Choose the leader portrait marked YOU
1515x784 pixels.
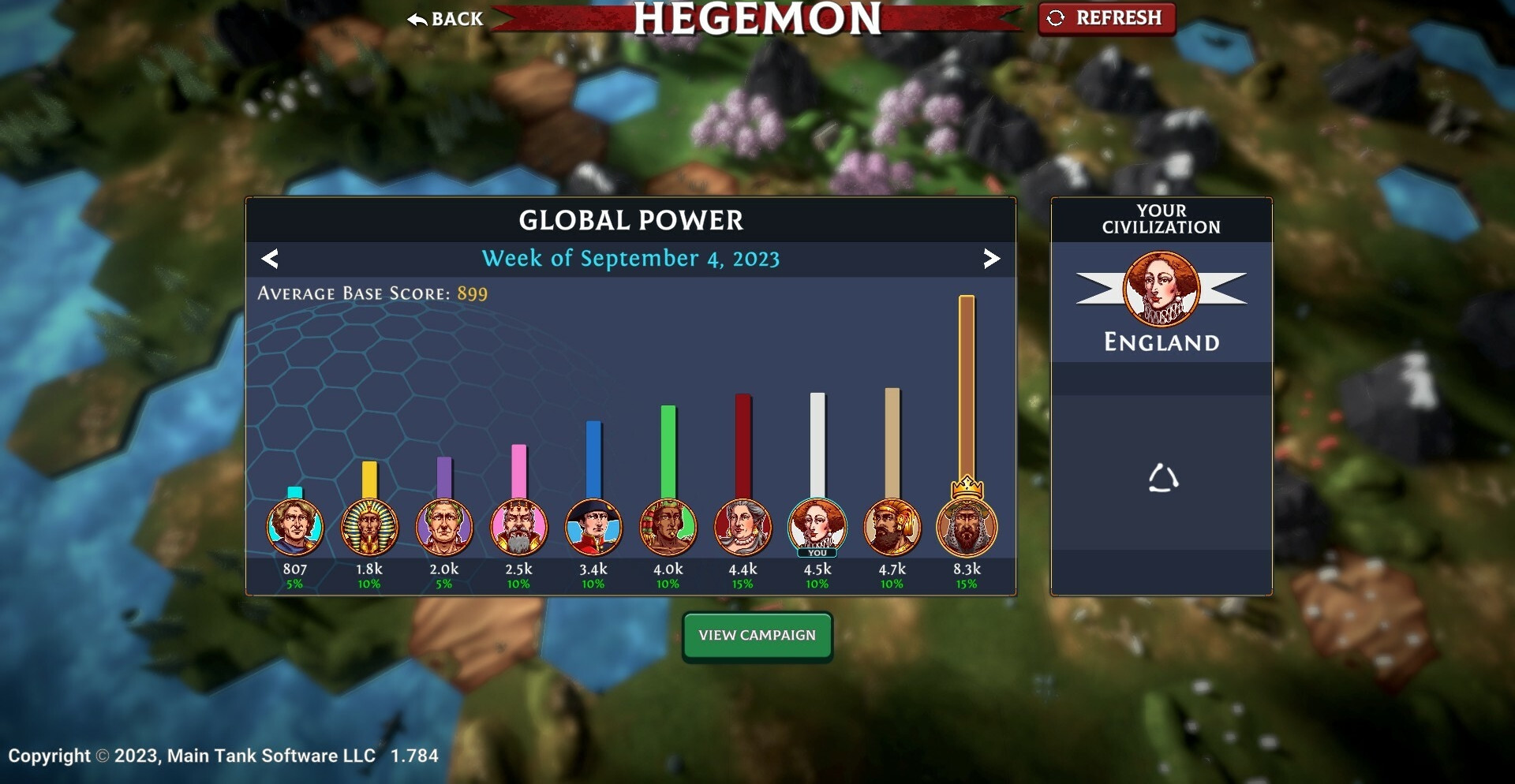[x=817, y=527]
